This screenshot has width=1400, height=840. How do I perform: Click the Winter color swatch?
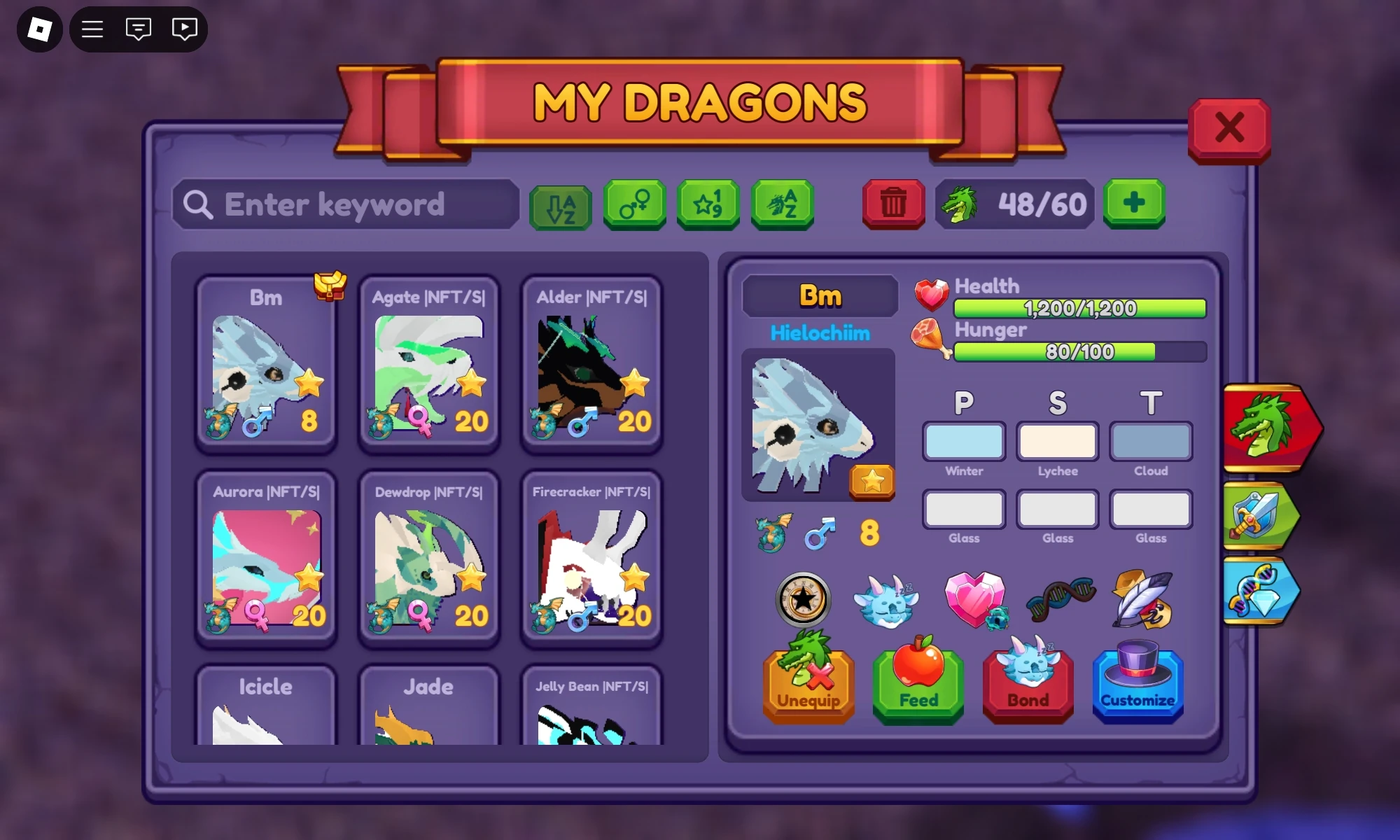[964, 442]
